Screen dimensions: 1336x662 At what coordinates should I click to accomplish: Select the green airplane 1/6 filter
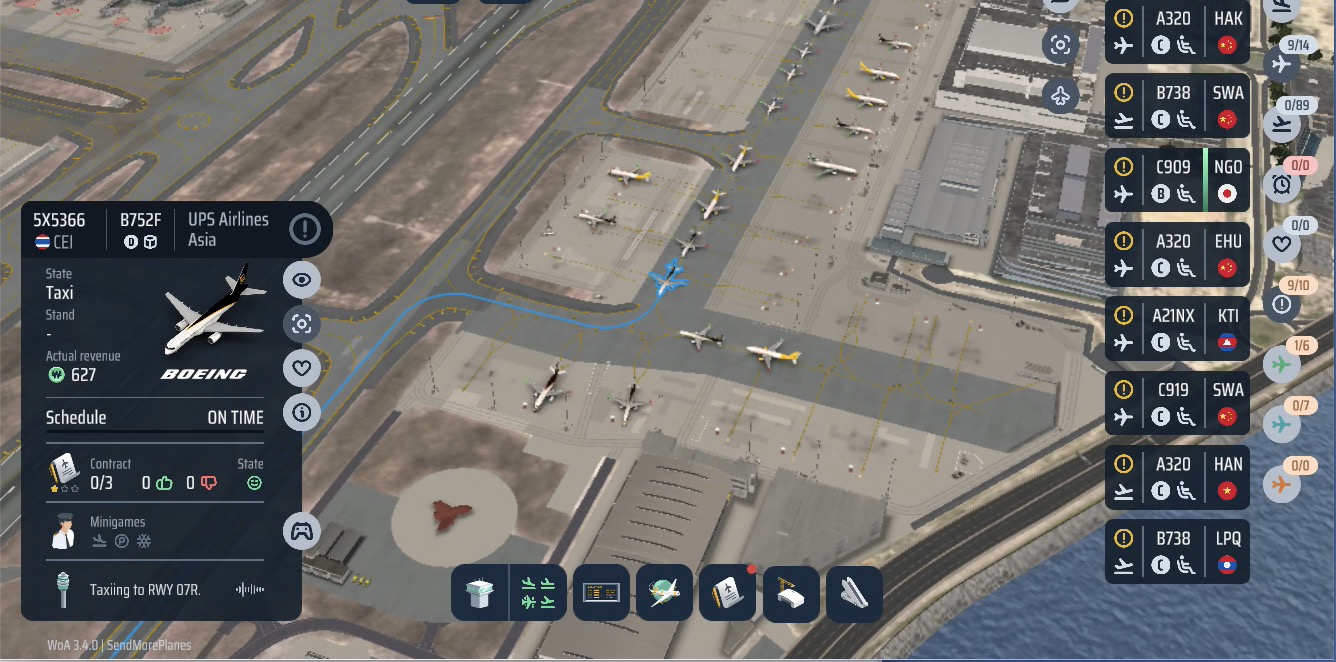tap(1282, 364)
